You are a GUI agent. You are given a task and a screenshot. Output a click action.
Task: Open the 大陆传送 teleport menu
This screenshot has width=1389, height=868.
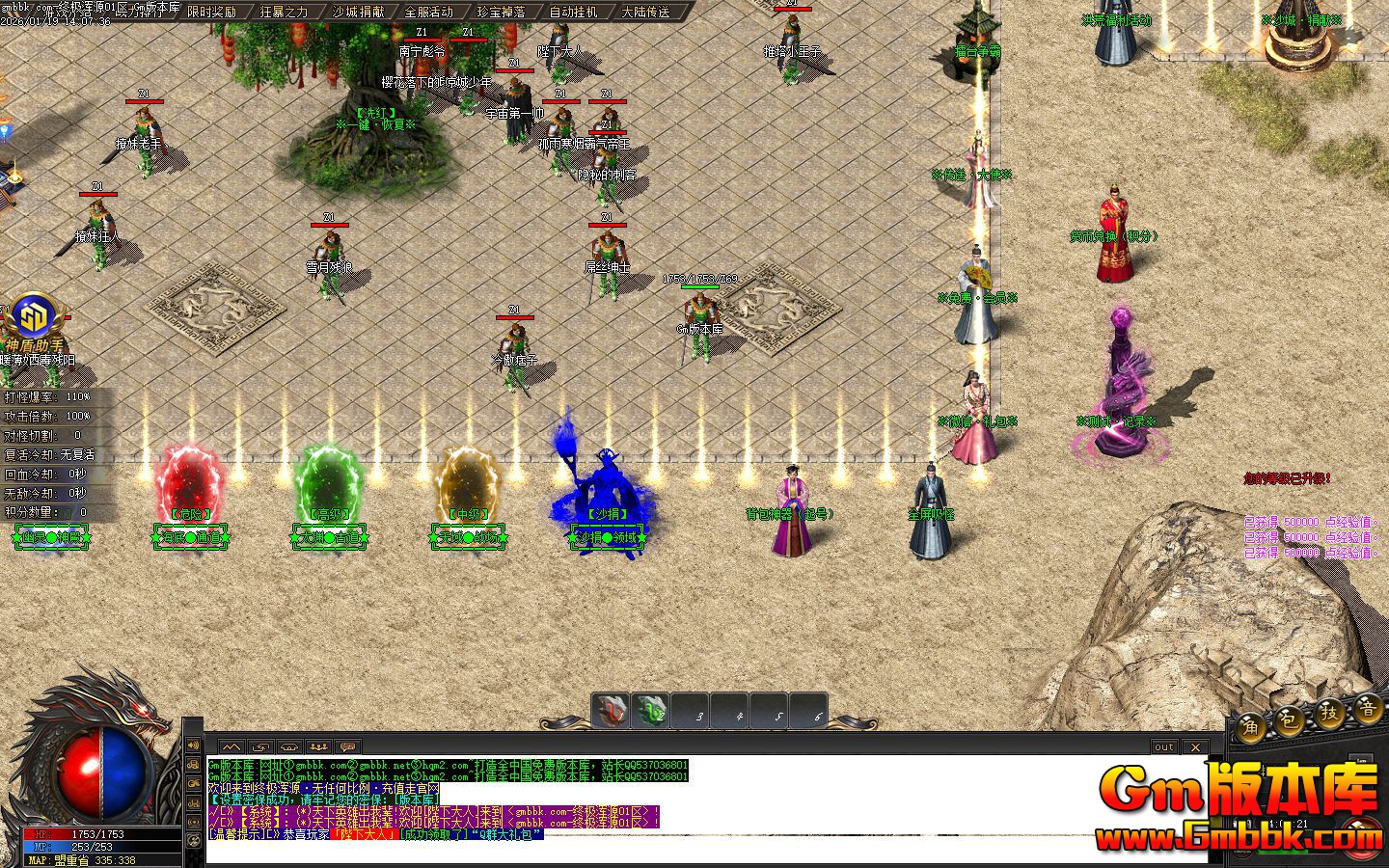[646, 12]
